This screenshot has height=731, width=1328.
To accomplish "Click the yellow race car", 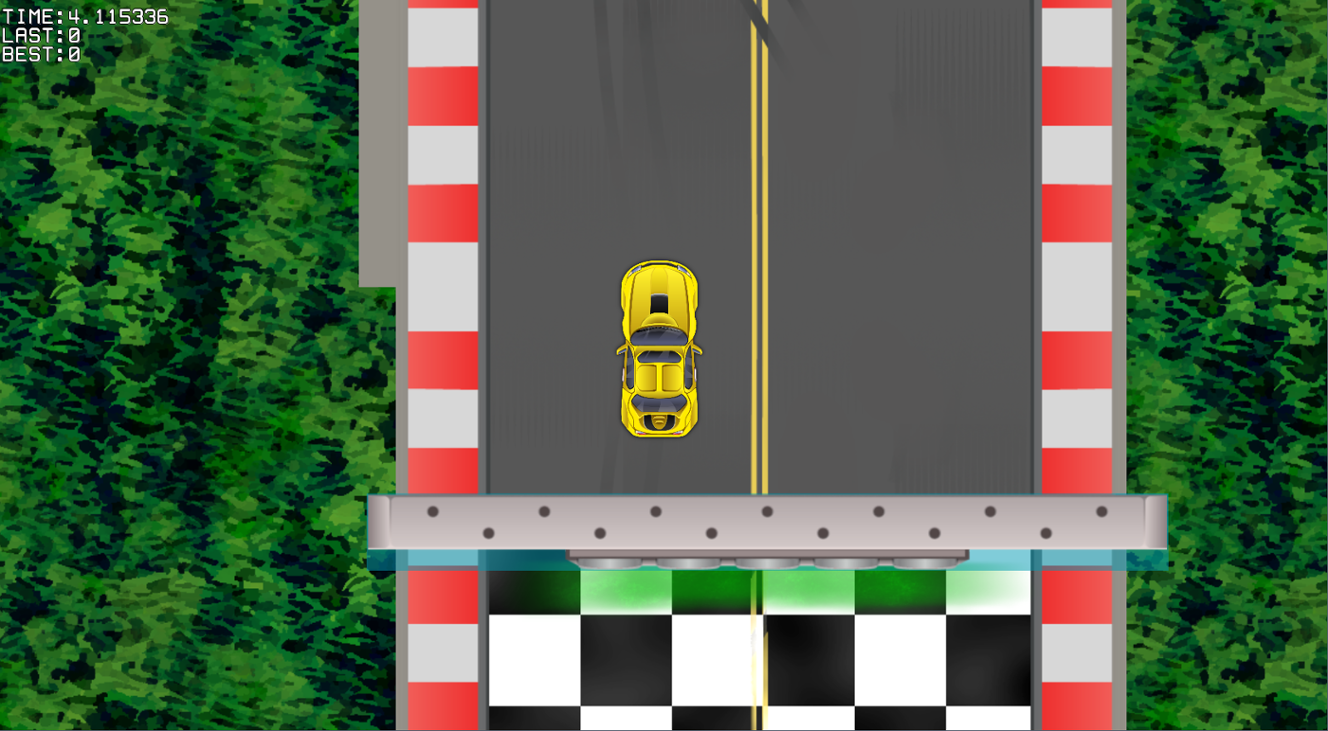I will [x=659, y=350].
